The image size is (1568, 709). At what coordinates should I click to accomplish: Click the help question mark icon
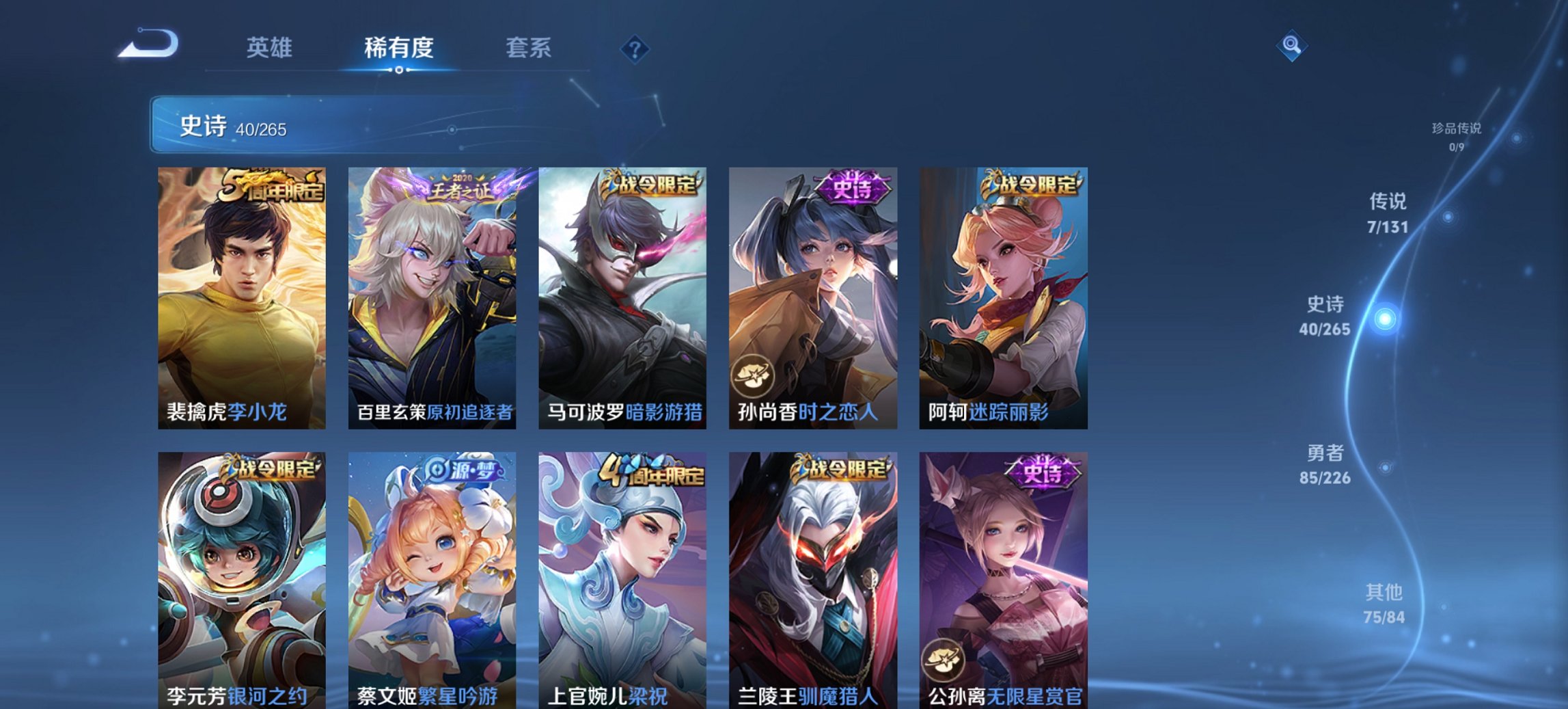coord(633,48)
